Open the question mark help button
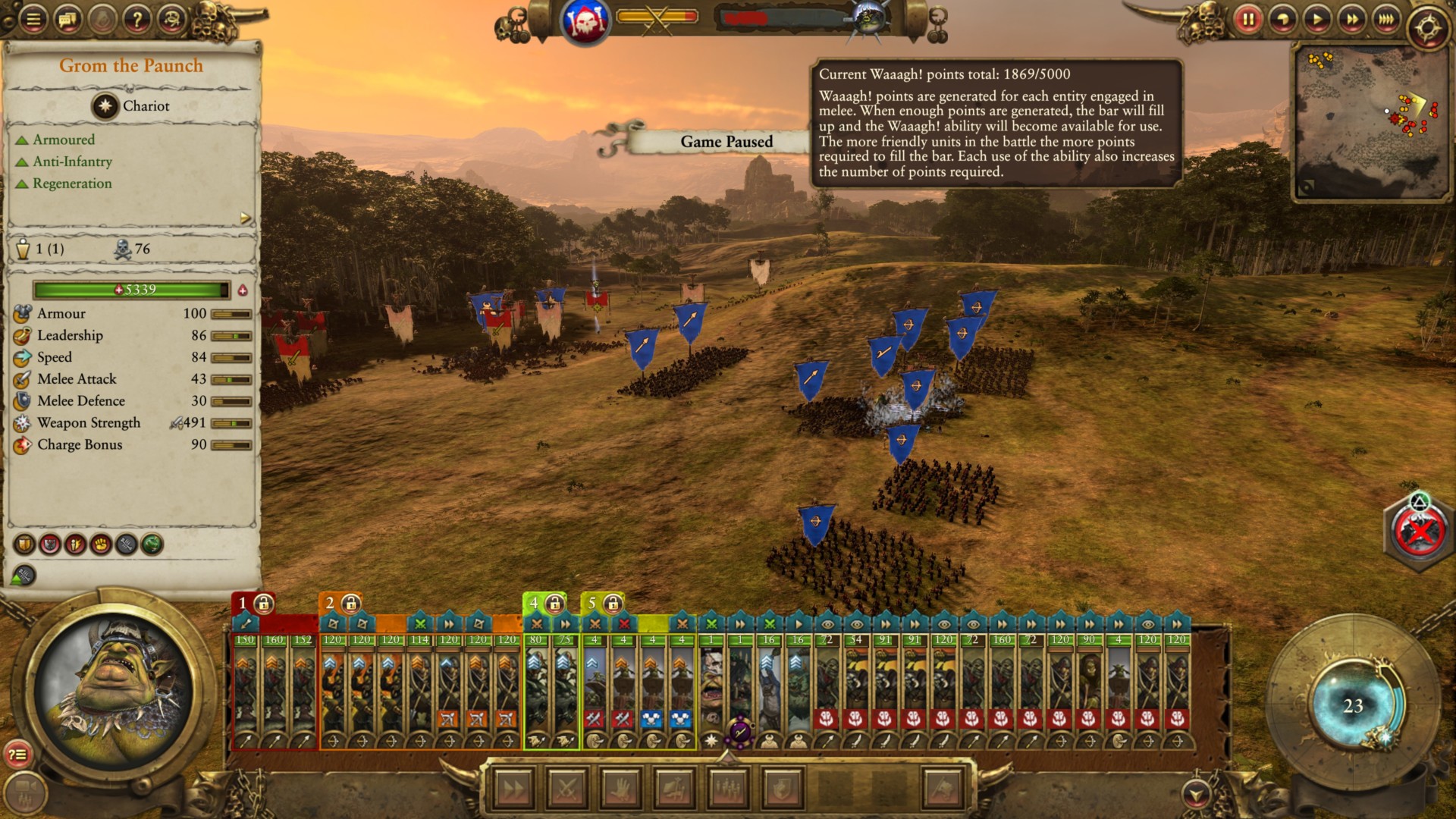The width and height of the screenshot is (1456, 819). 137,19
